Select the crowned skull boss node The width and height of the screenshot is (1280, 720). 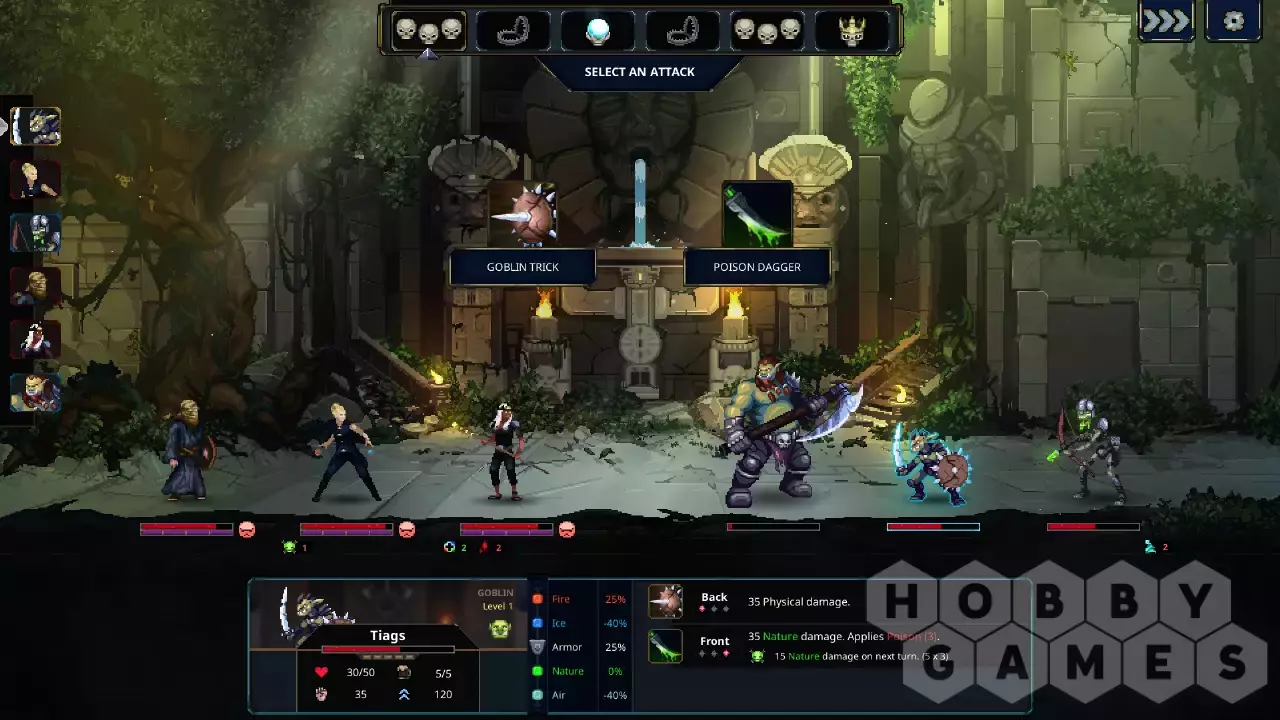(x=852, y=31)
